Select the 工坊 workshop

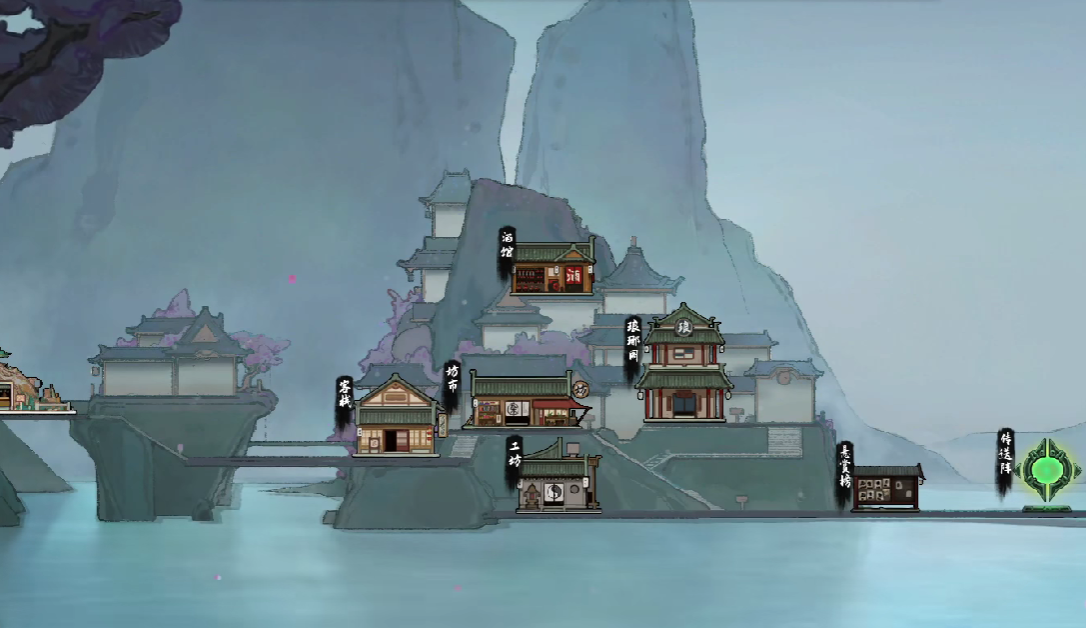556,483
